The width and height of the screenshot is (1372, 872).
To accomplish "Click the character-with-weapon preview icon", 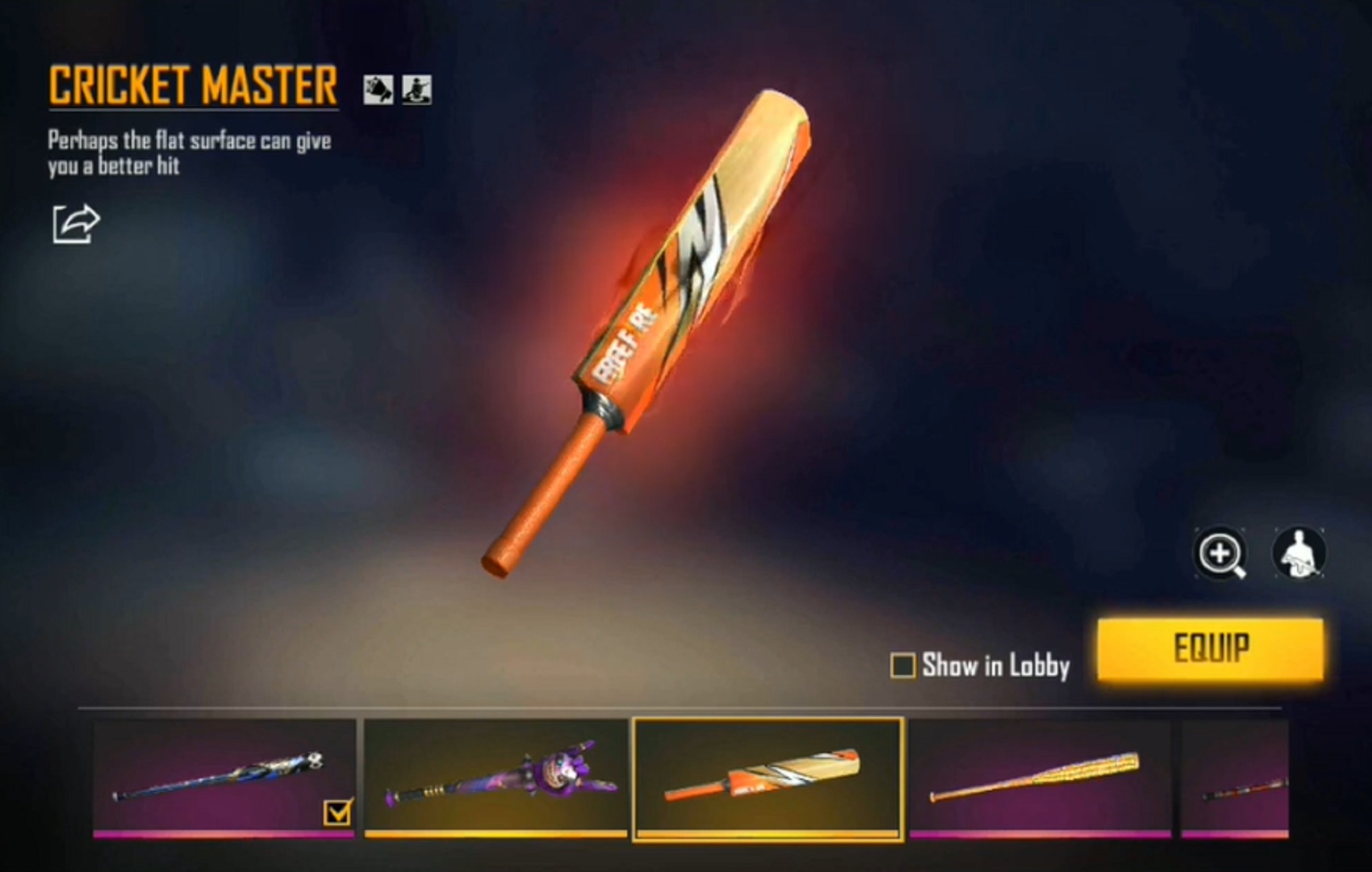I will coord(1300,554).
